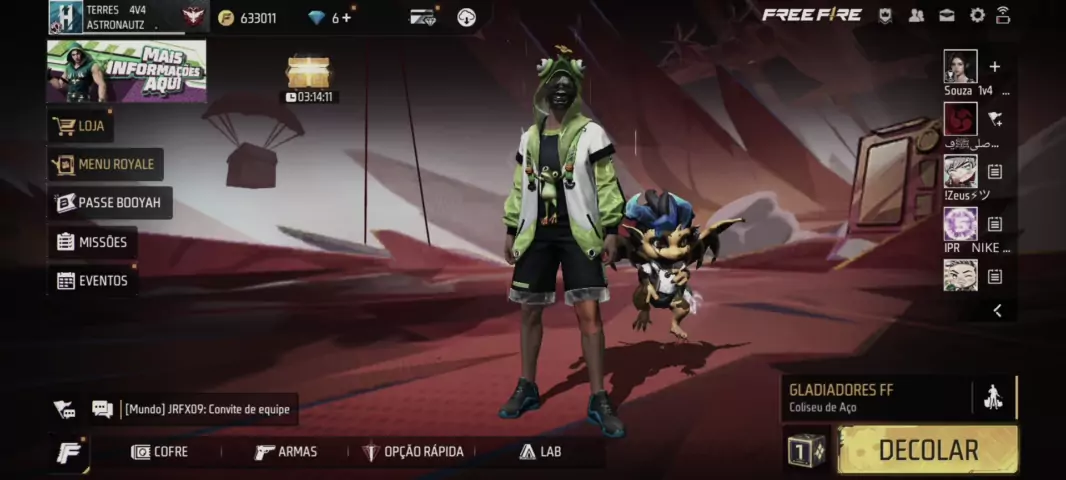Image resolution: width=1066 pixels, height=480 pixels.
Task: Start the match with DECOLAR
Action: click(927, 450)
